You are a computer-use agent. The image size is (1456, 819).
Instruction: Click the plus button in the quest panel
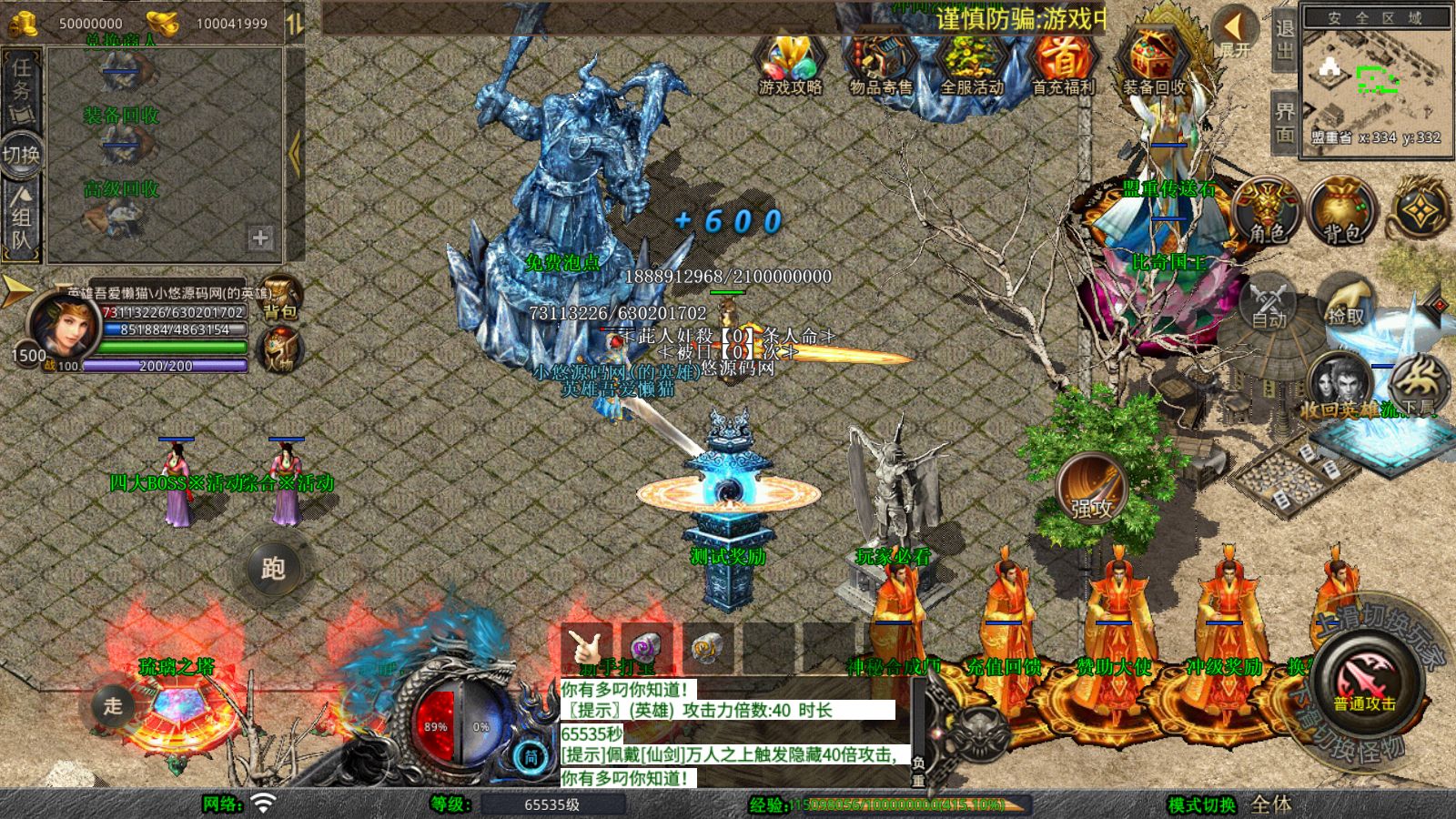[260, 238]
